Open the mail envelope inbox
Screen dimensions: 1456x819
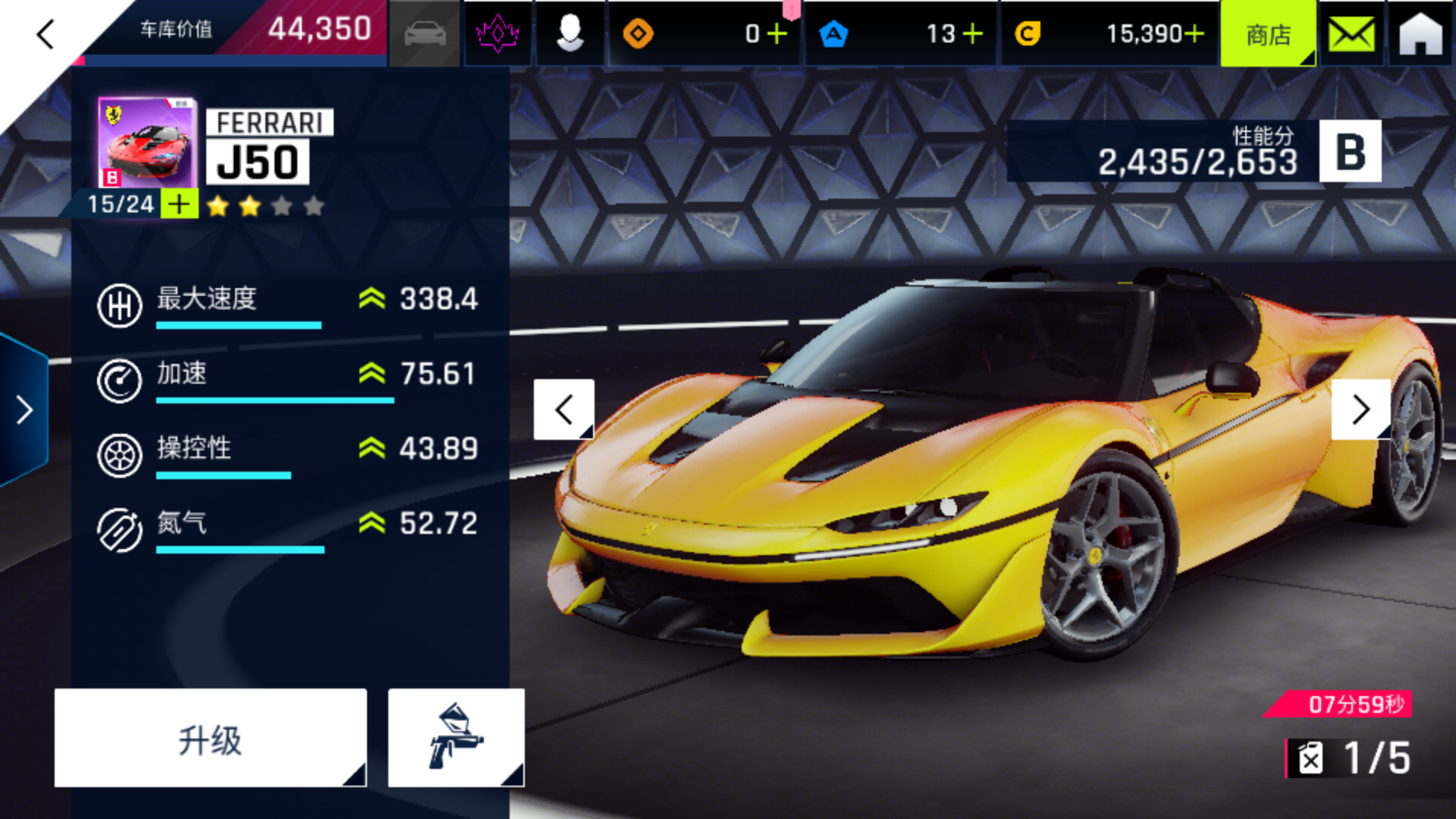click(1351, 34)
